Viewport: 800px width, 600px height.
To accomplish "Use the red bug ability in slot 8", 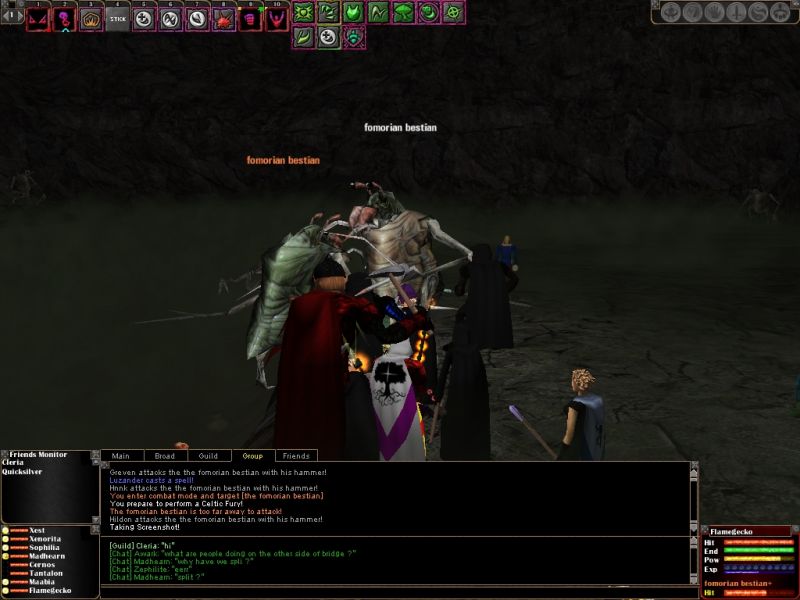I will tap(224, 18).
